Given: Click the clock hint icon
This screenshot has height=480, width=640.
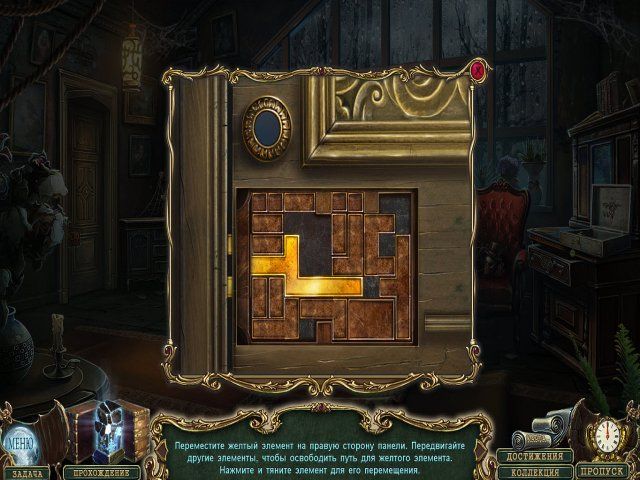Looking at the screenshot, I should [606, 436].
